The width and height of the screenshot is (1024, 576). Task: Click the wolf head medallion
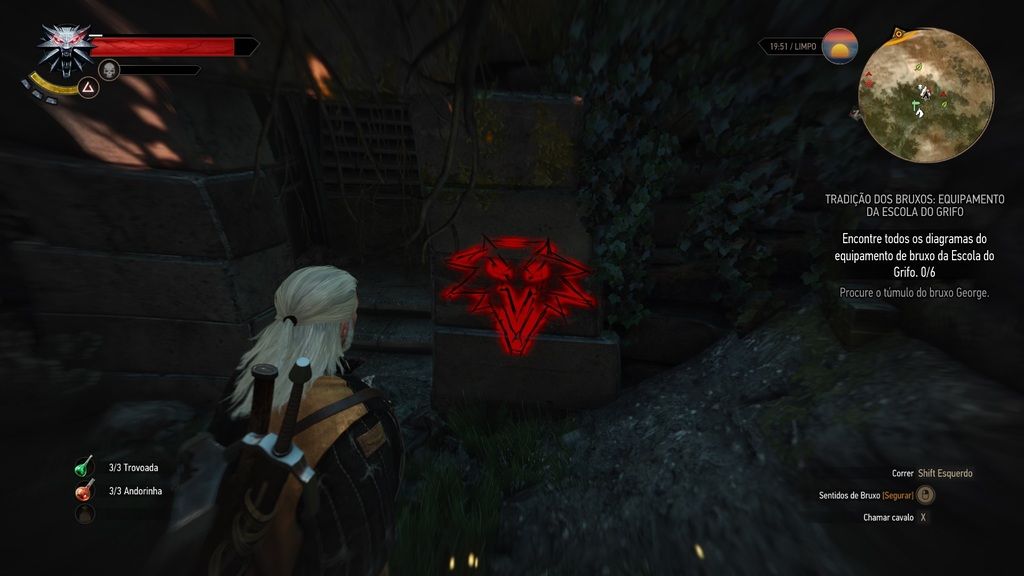click(x=64, y=48)
